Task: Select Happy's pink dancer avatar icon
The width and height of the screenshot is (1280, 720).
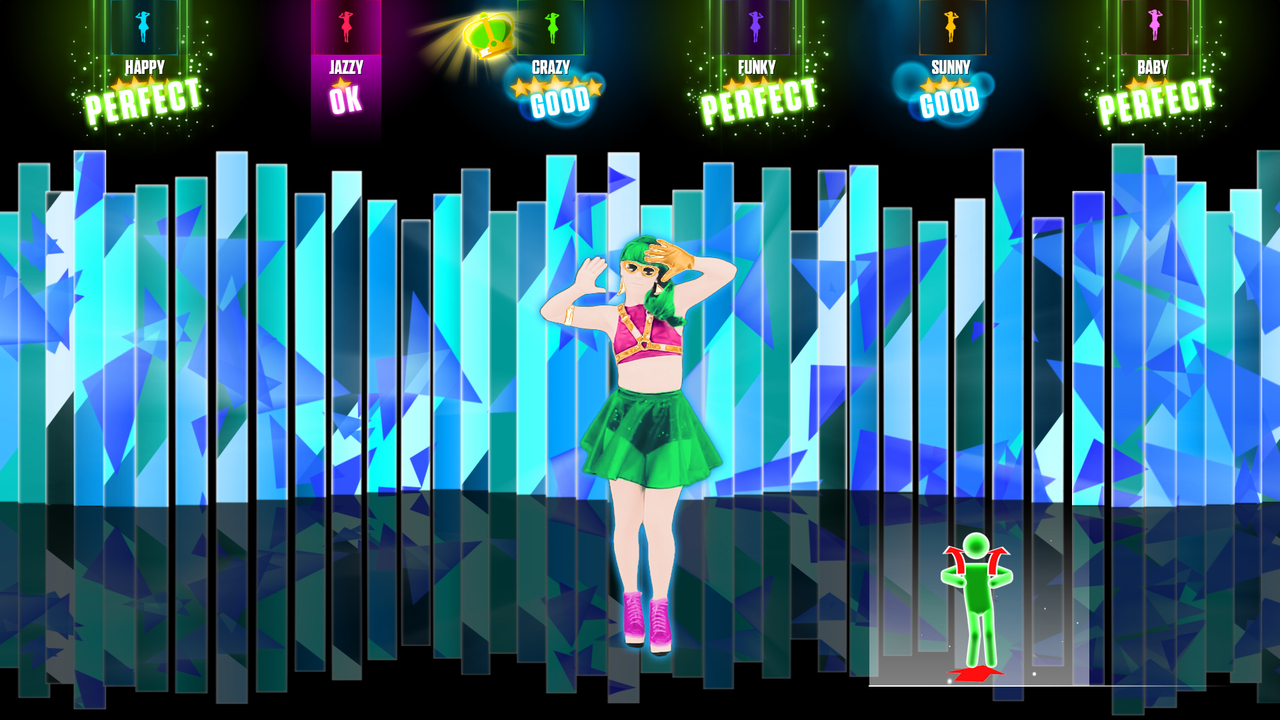Action: click(141, 25)
